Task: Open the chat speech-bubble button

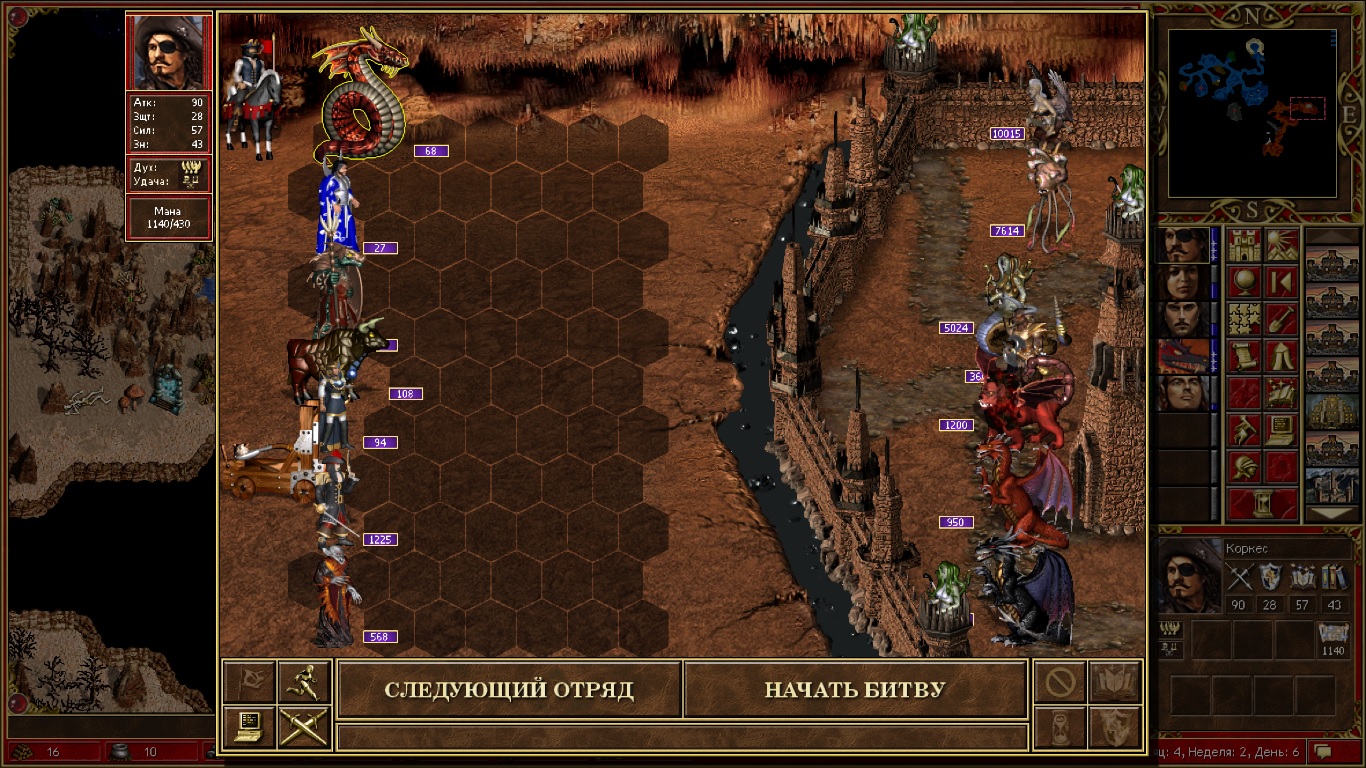Action: pos(1324,751)
